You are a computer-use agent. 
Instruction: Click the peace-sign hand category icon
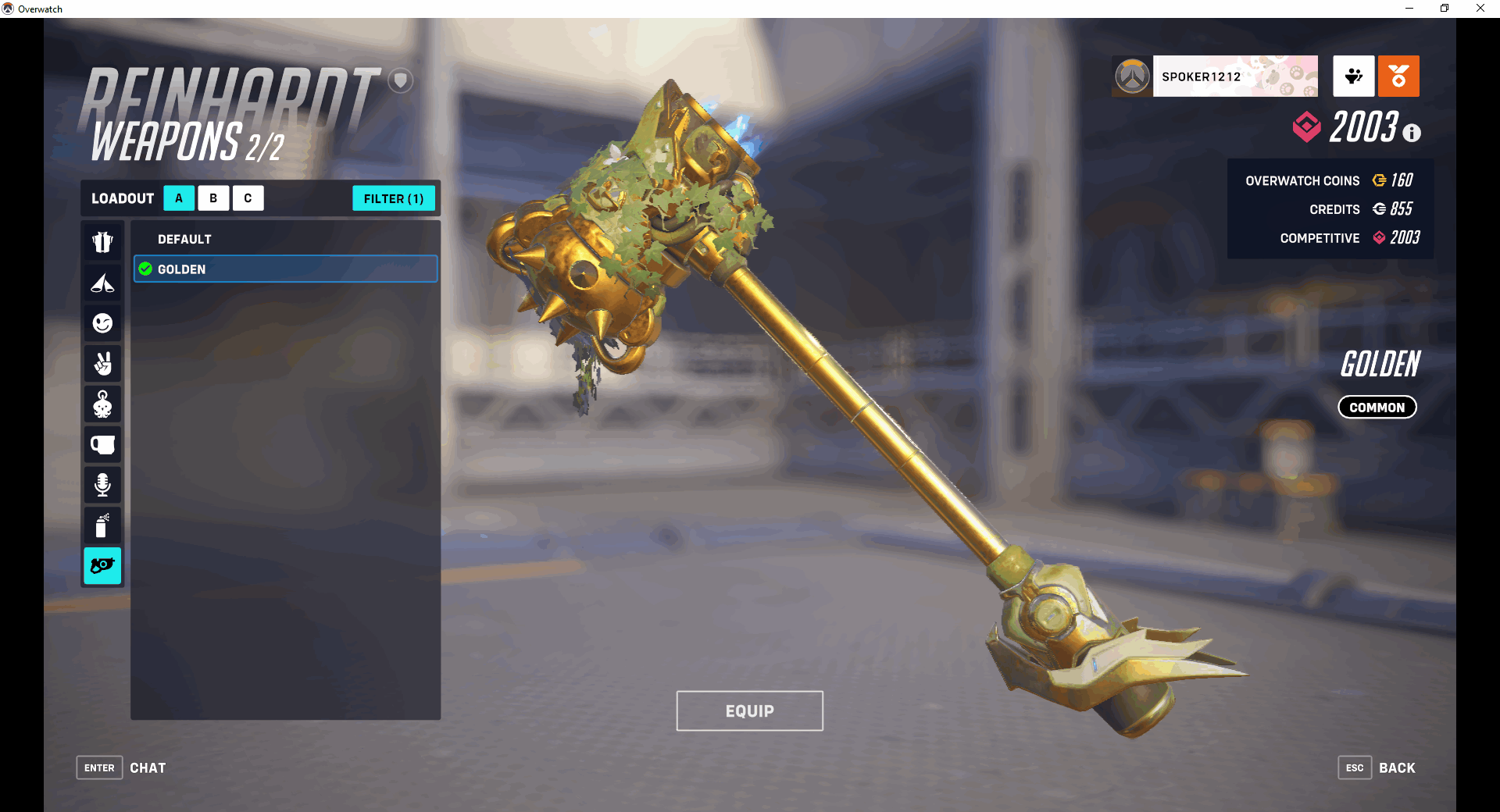click(102, 364)
